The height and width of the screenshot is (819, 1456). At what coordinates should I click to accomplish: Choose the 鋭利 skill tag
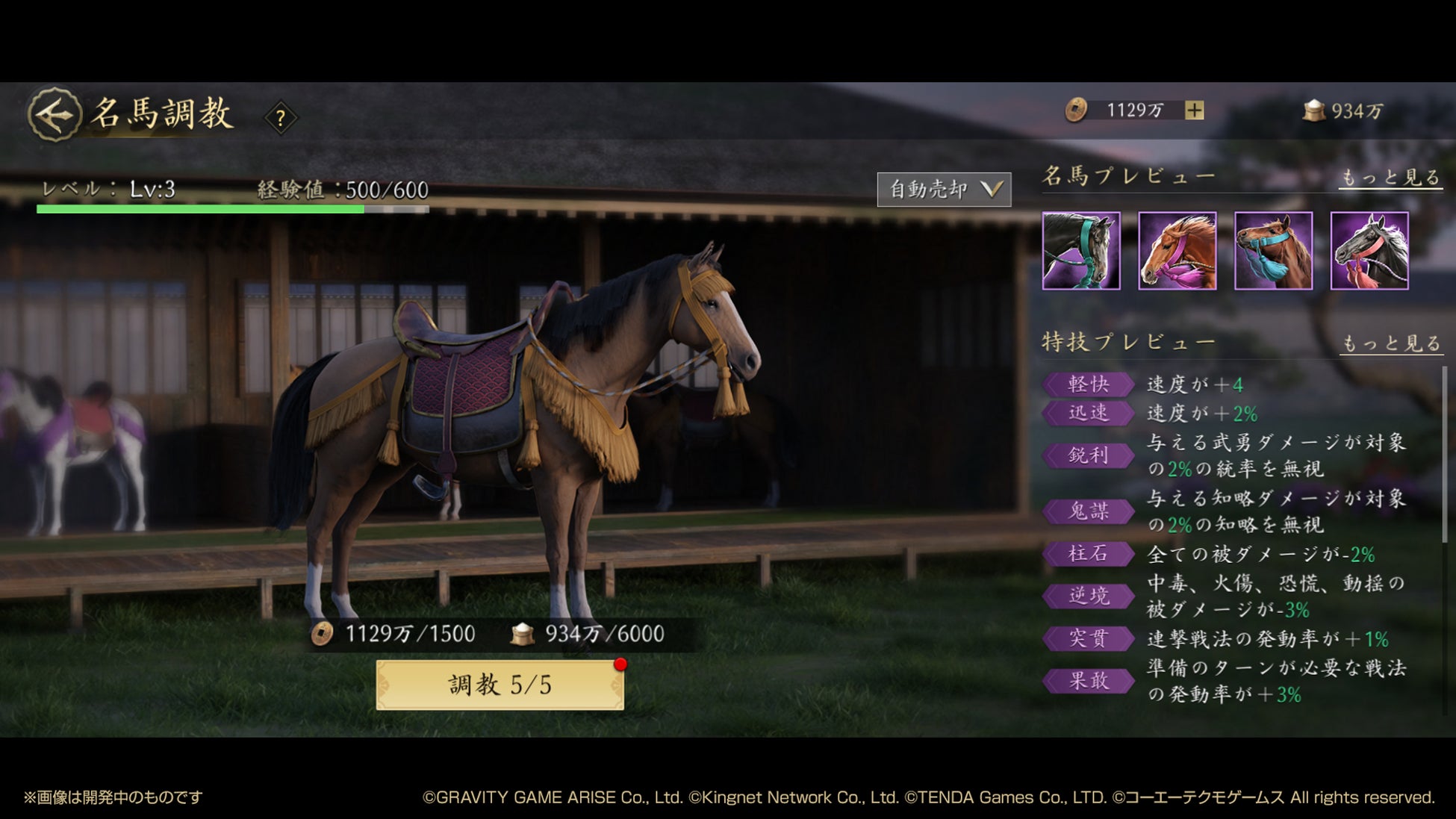1089,455
